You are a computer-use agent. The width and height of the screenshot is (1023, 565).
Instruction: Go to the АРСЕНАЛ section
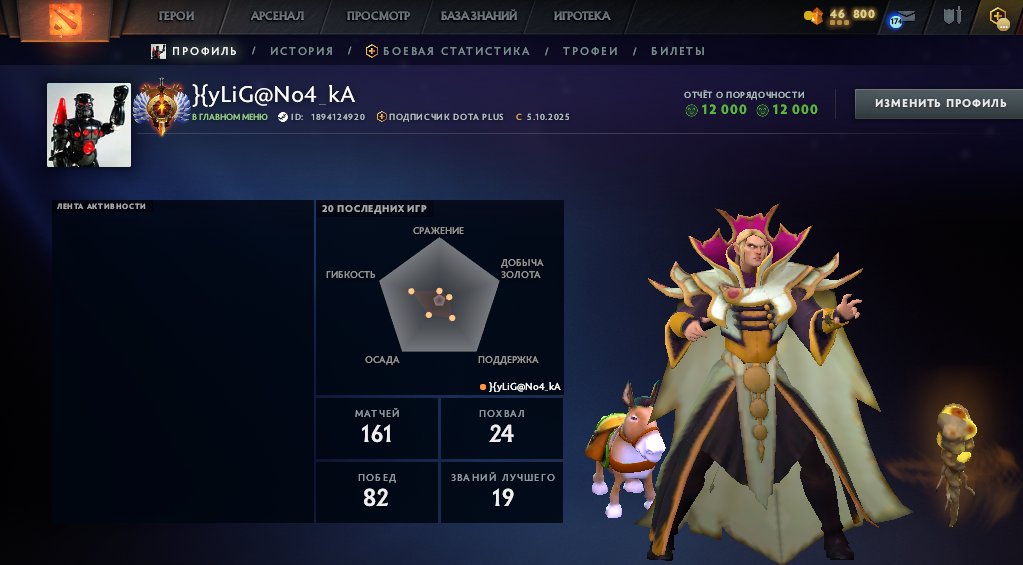[277, 16]
